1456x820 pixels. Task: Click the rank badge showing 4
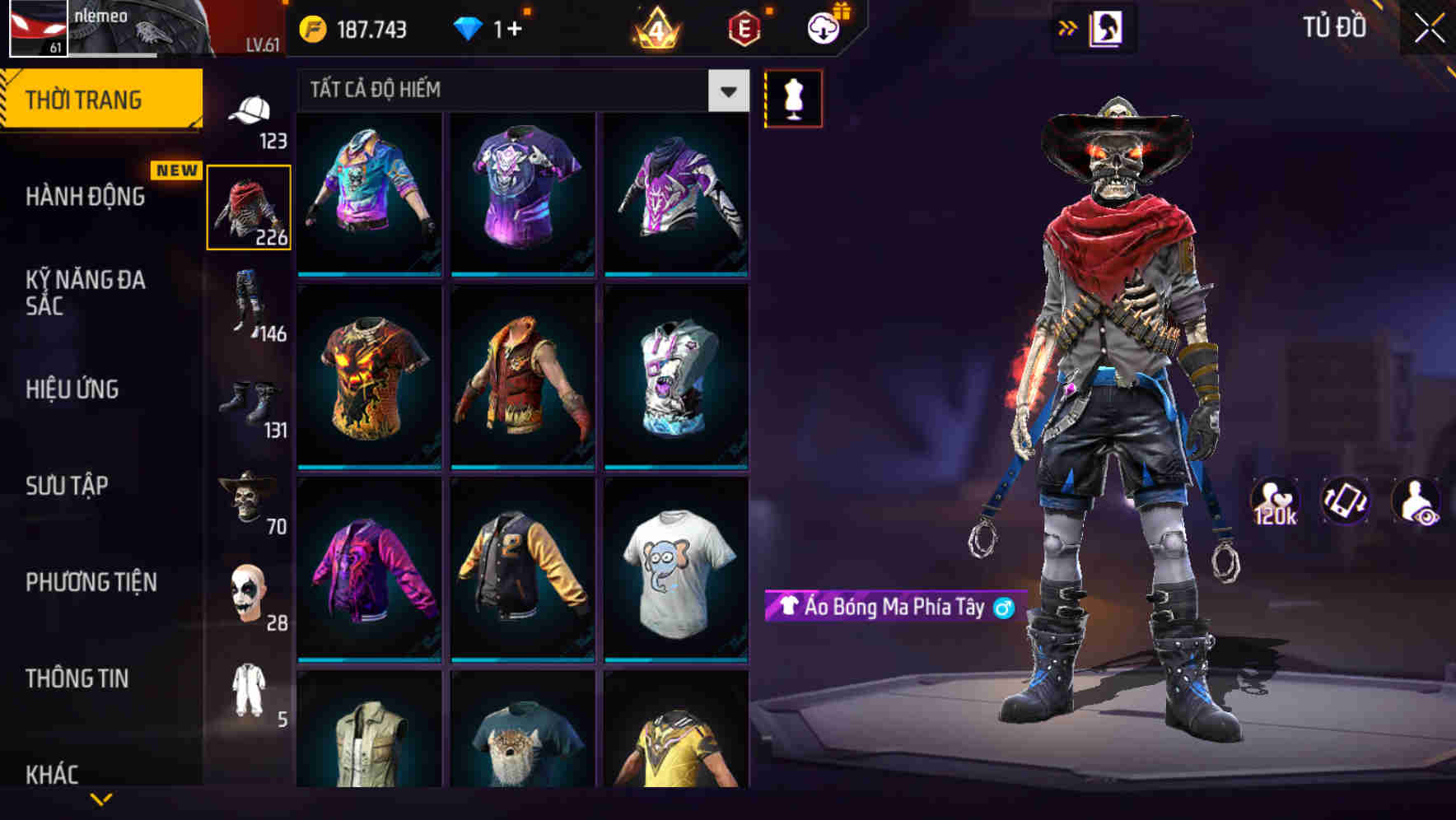pyautogui.click(x=655, y=27)
